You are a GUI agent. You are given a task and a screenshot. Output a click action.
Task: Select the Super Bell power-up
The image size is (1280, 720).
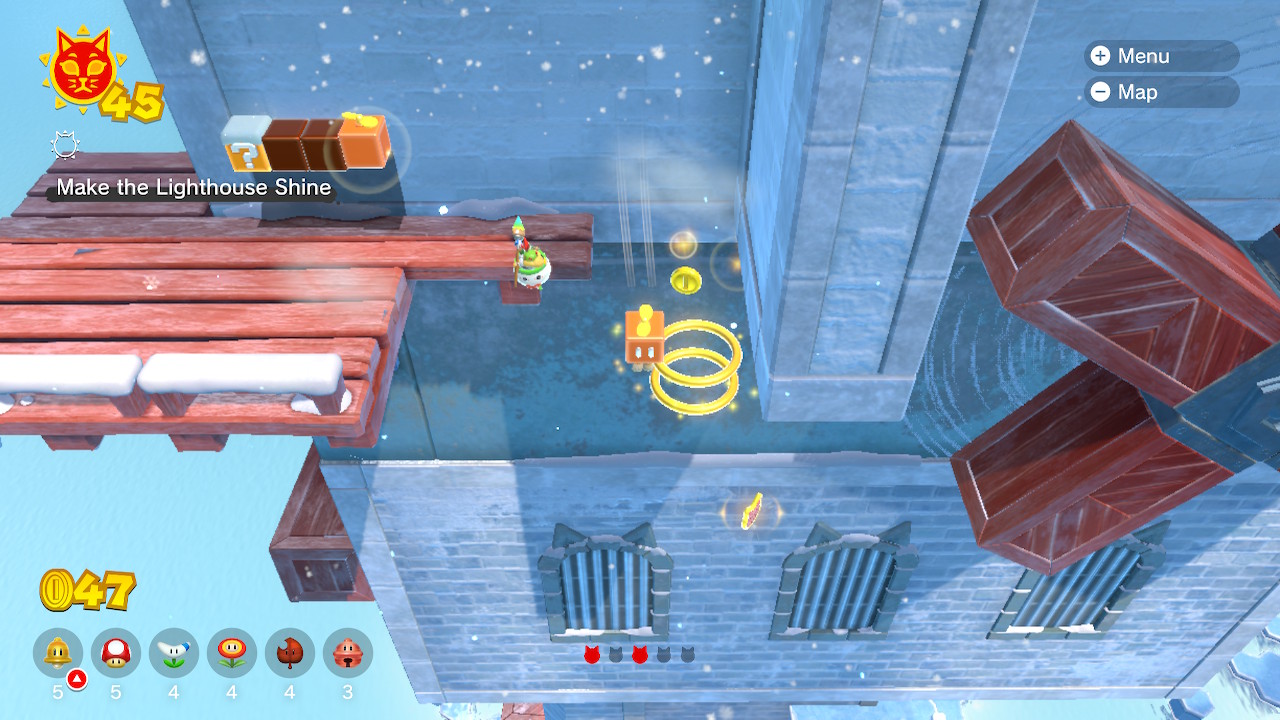click(x=58, y=654)
